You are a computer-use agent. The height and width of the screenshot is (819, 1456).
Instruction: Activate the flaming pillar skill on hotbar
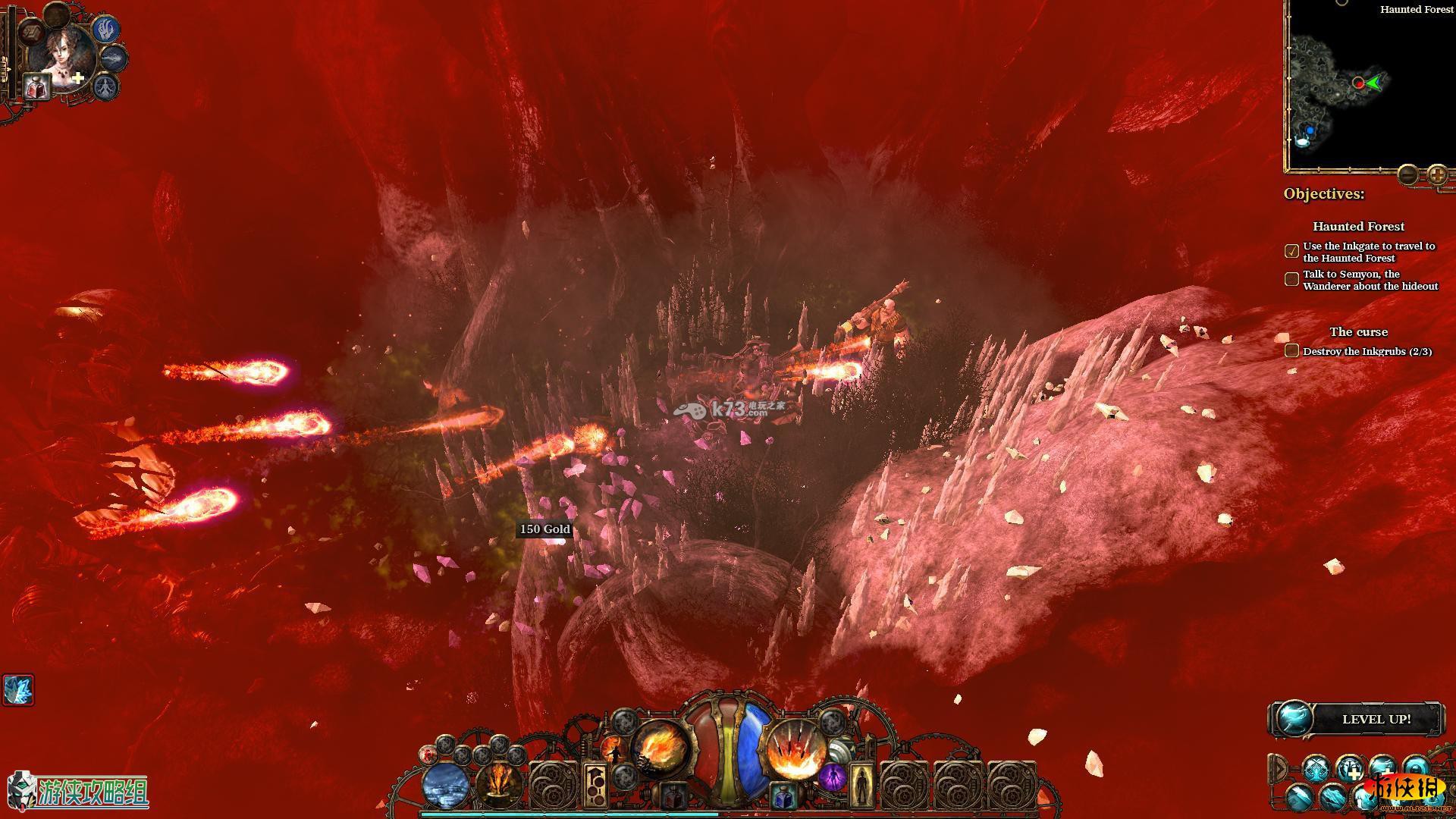(x=500, y=786)
